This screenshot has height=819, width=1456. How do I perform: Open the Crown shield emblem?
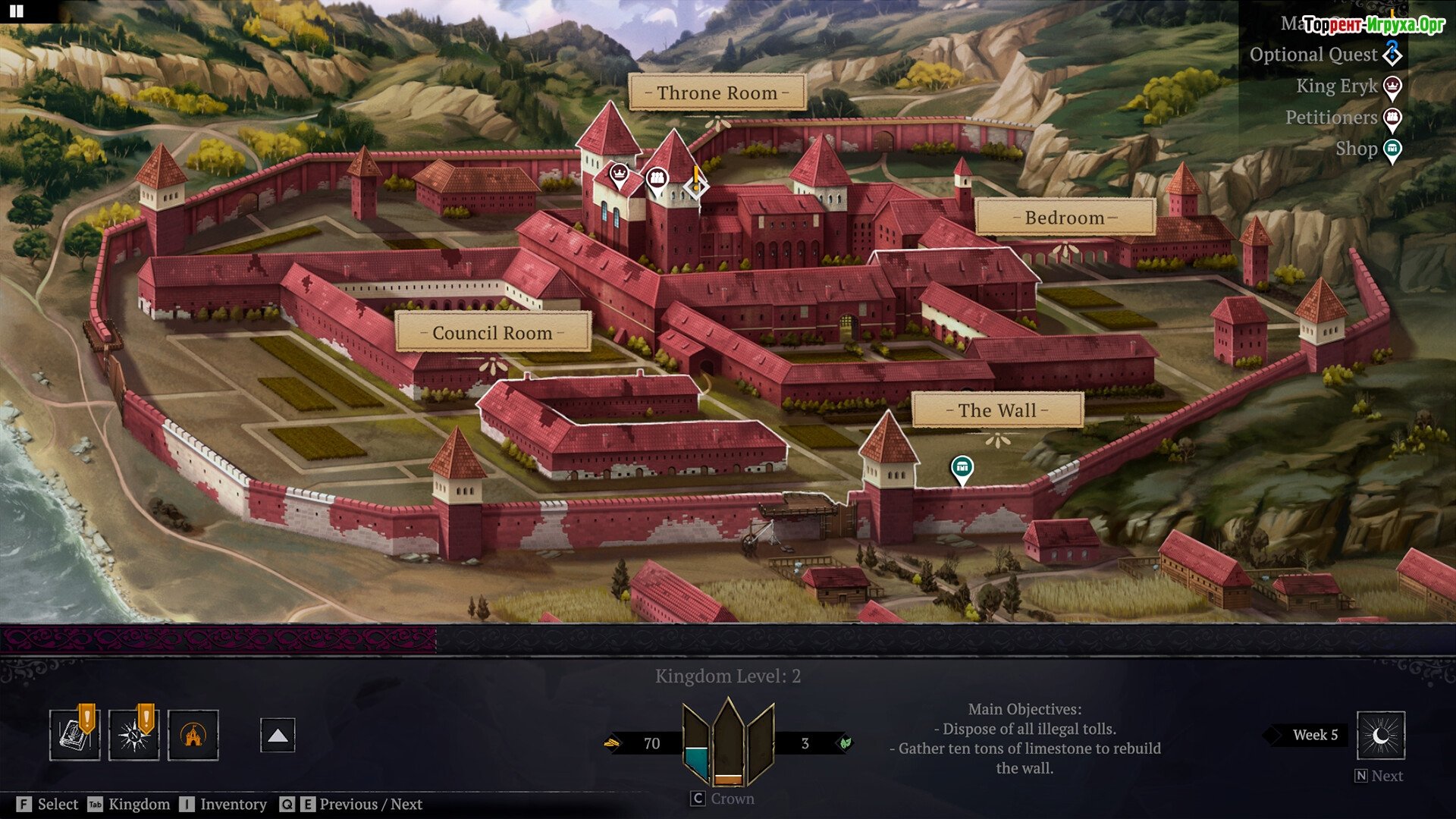[x=728, y=742]
